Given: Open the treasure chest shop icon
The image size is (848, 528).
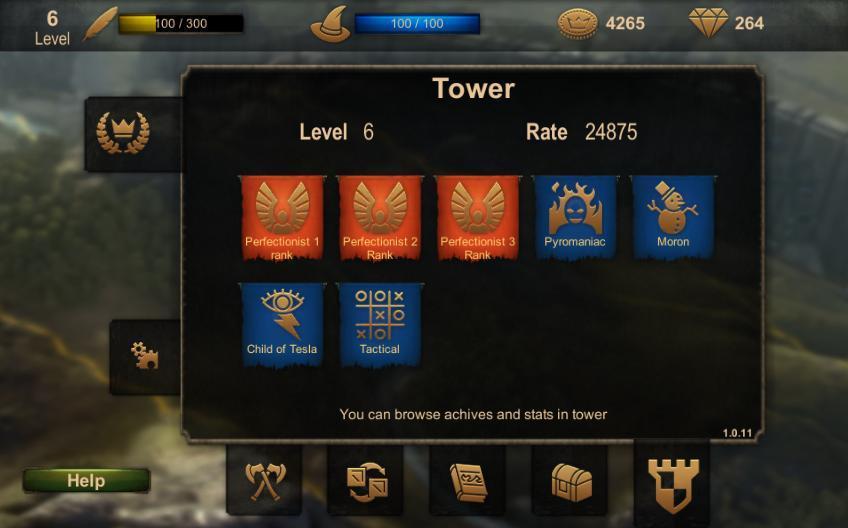Looking at the screenshot, I should click(571, 482).
